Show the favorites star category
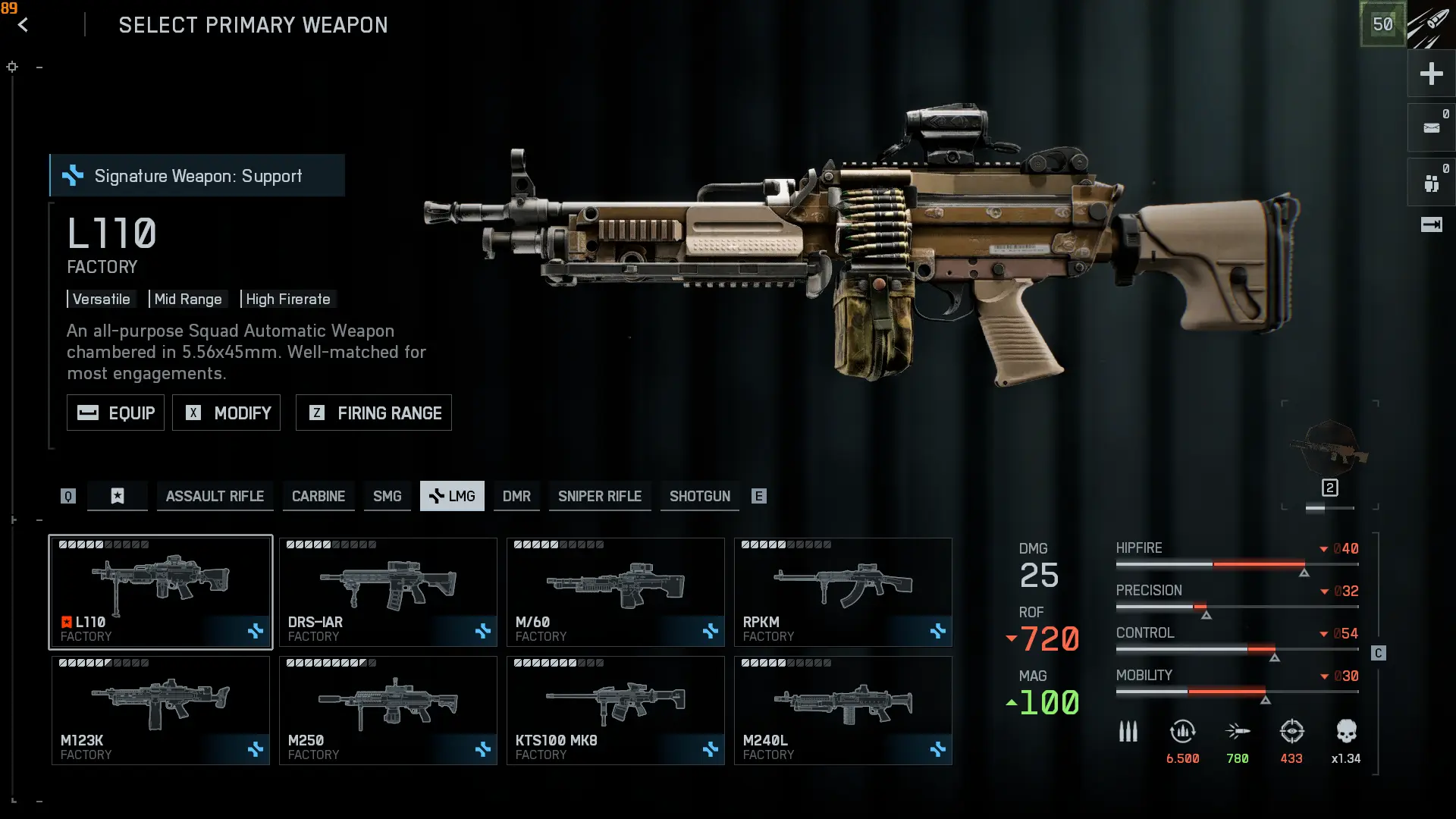 [x=118, y=496]
